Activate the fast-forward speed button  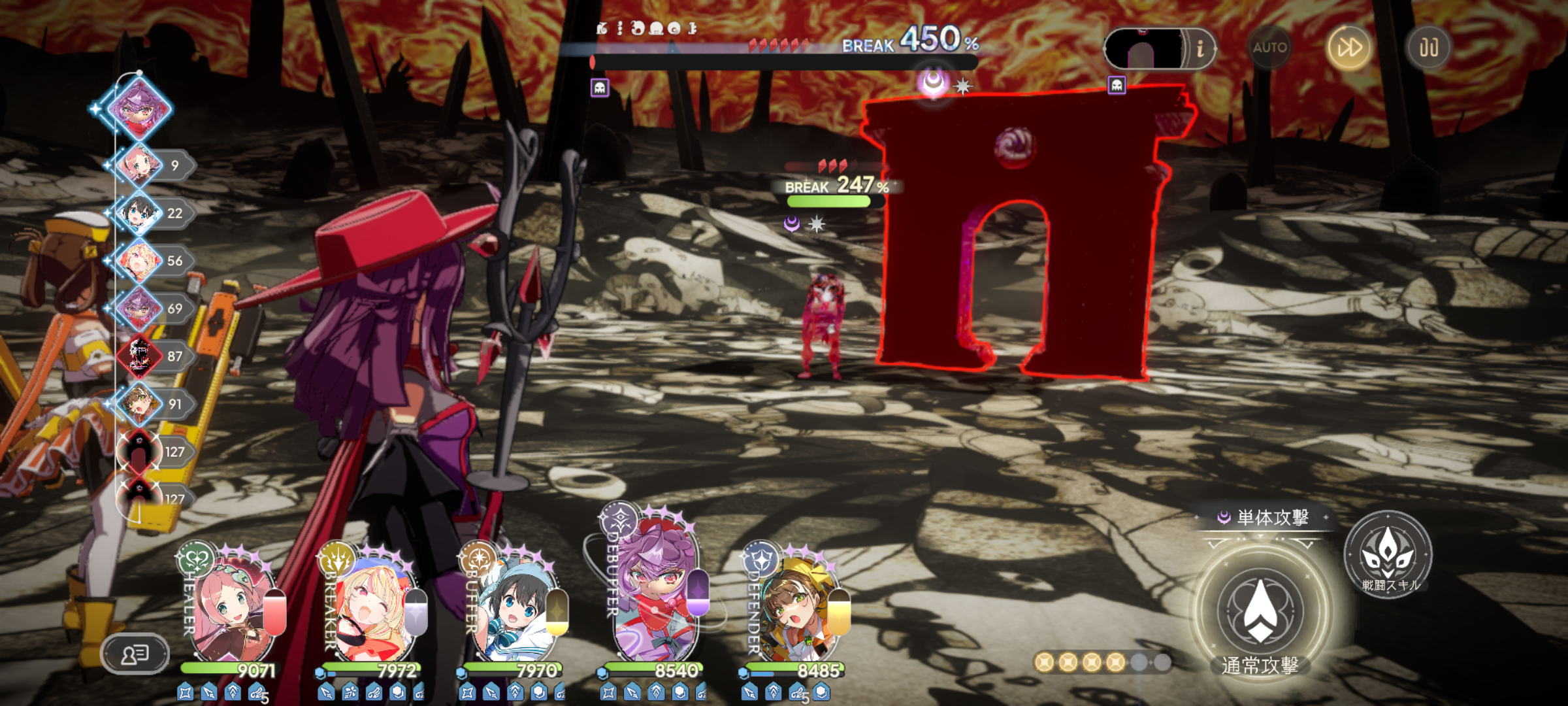point(1349,48)
